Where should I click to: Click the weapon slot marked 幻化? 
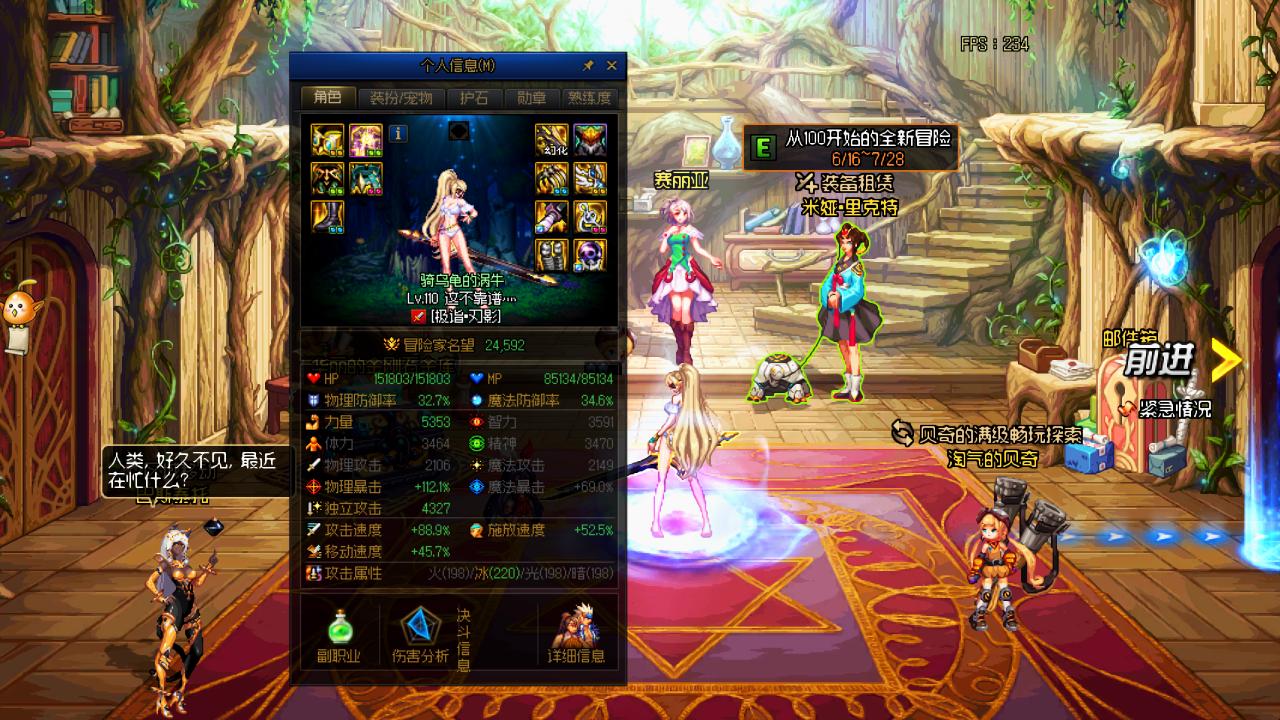tap(551, 140)
